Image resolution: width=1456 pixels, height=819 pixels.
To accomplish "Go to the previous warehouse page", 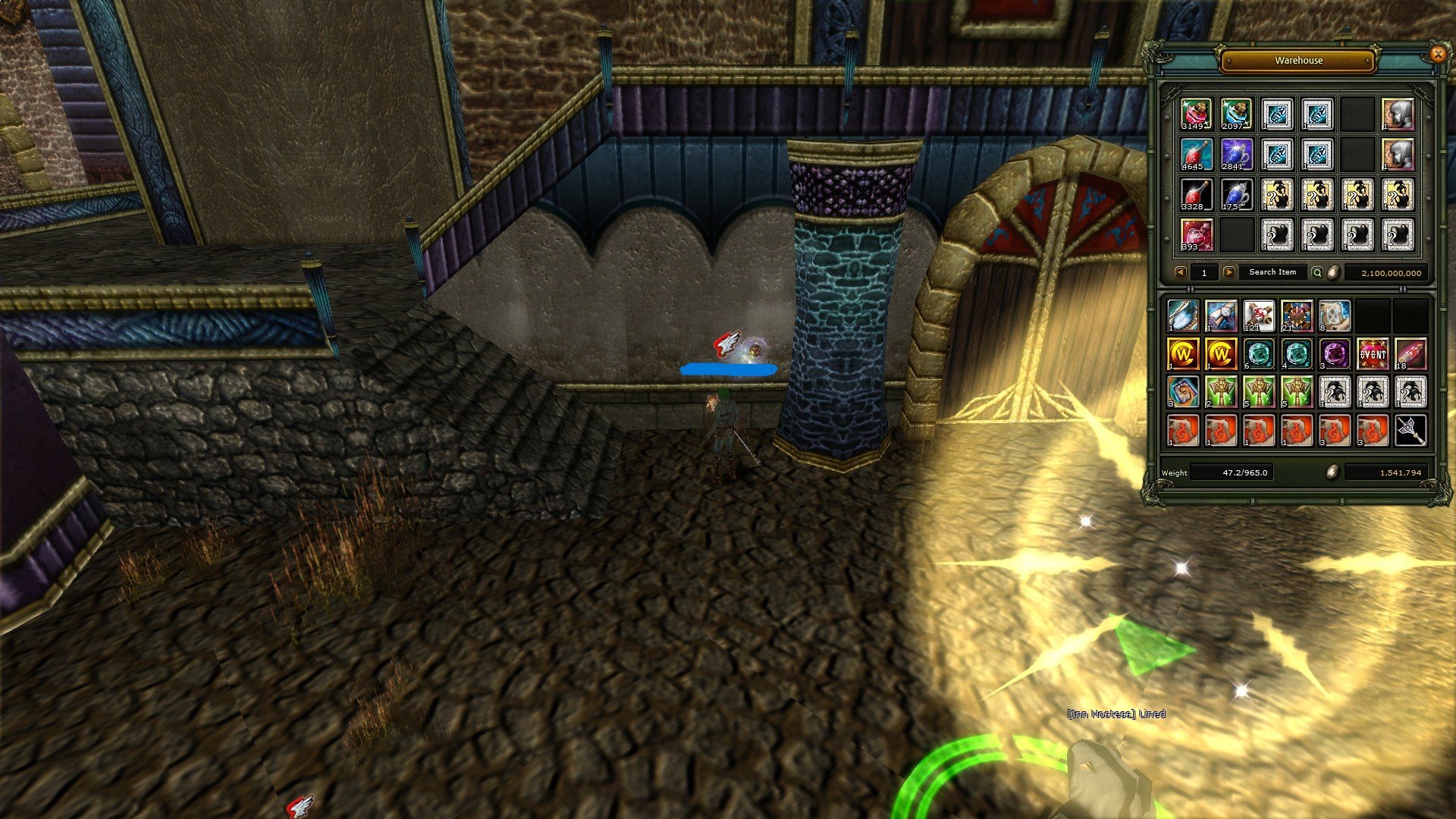I will pyautogui.click(x=1180, y=272).
